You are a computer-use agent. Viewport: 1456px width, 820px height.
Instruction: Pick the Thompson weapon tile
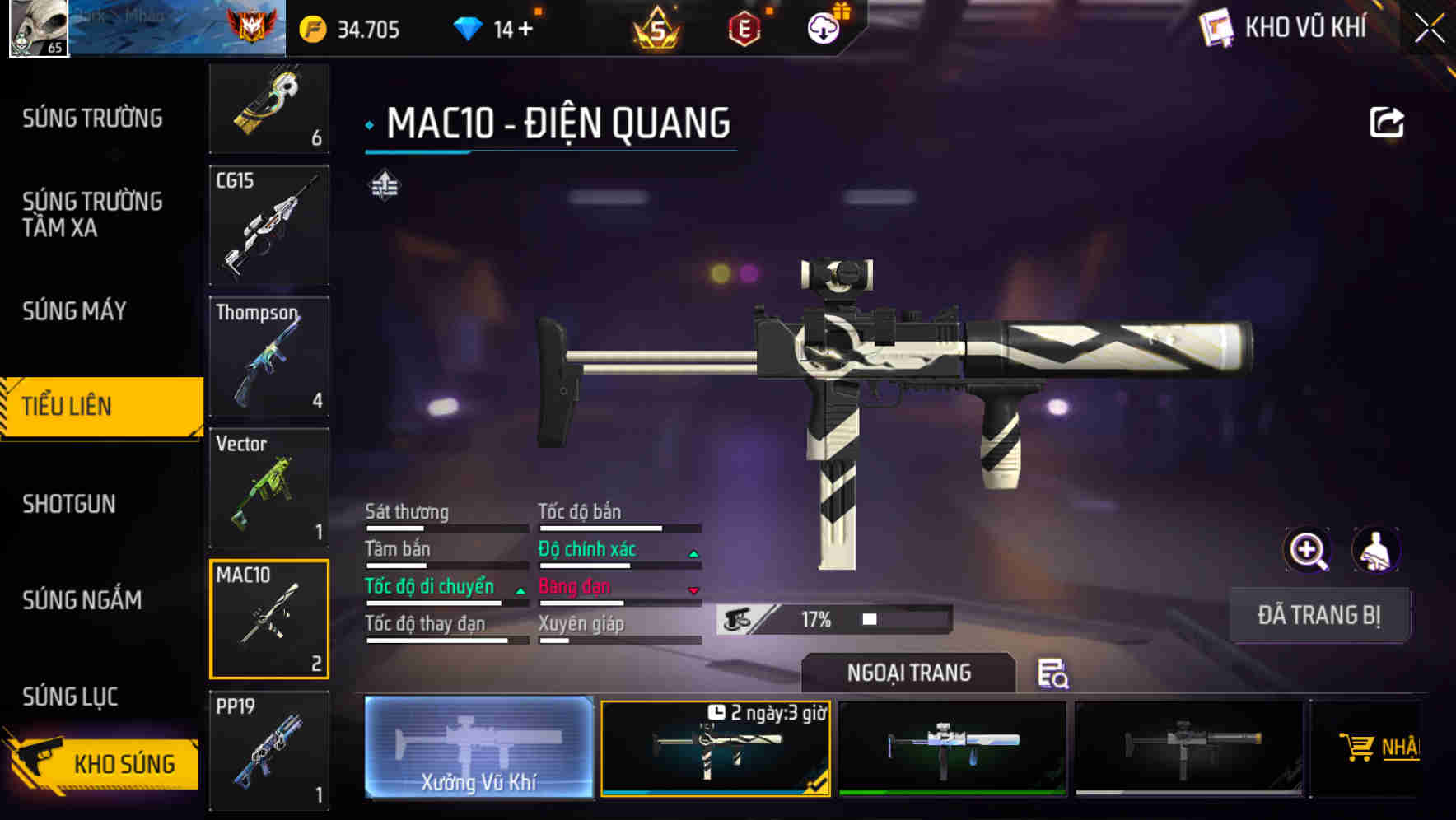point(269,356)
